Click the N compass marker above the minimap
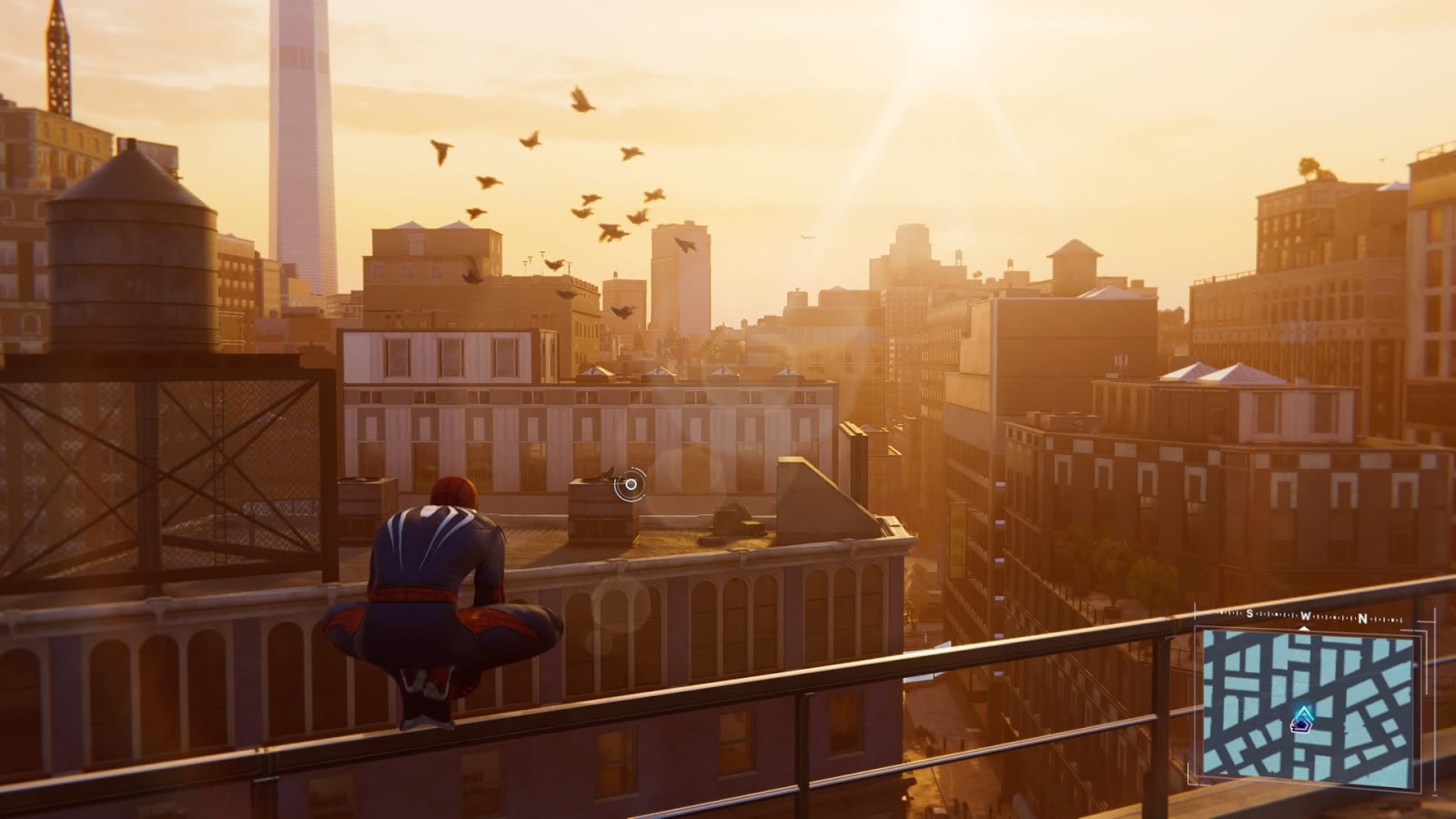 [x=1362, y=617]
